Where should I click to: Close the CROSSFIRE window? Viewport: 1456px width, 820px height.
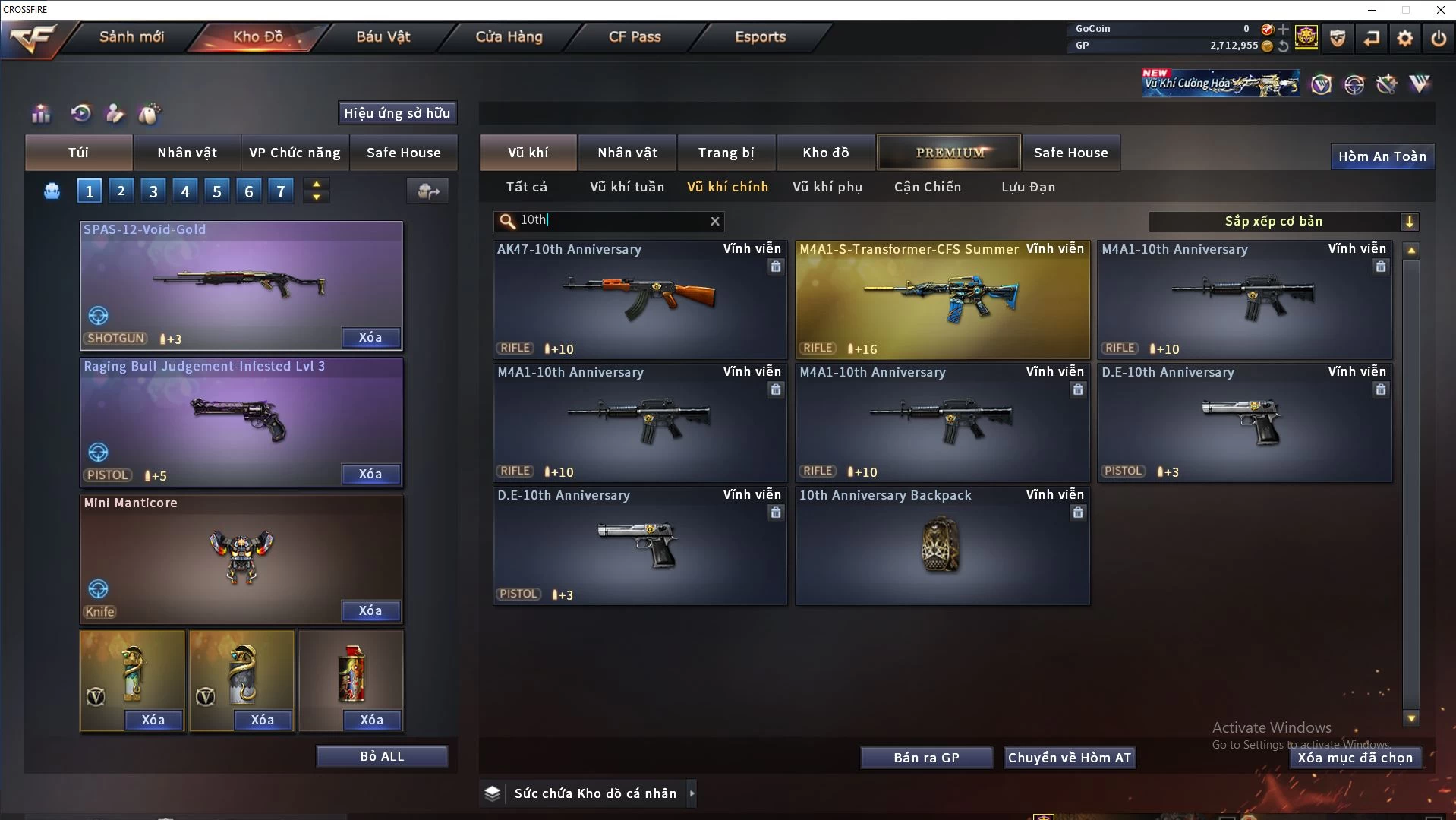coord(1440,10)
